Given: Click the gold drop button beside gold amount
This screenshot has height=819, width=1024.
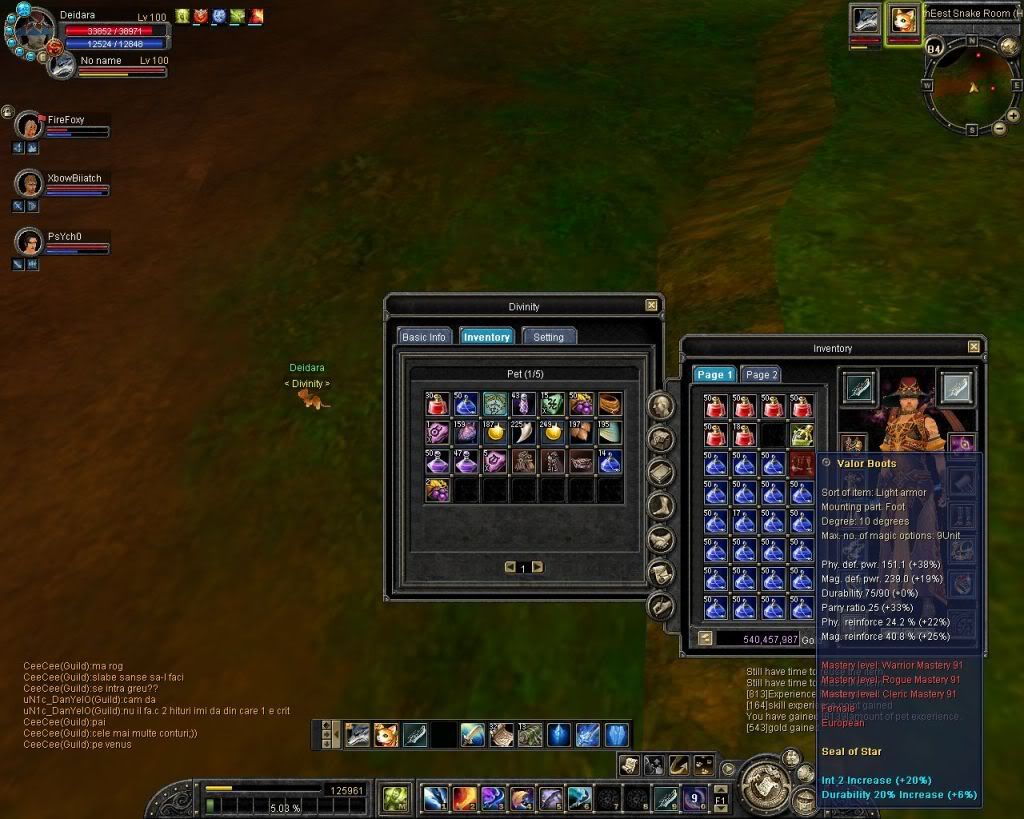Looking at the screenshot, I should coord(704,638).
